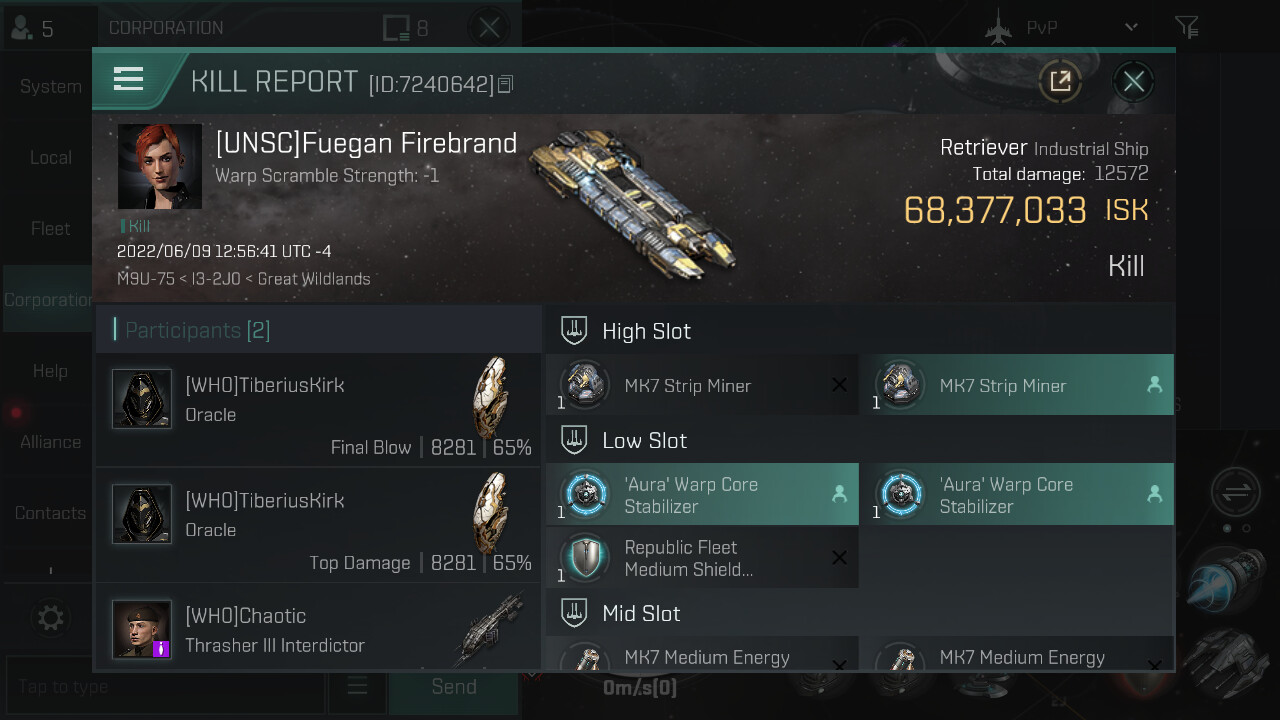1280x720 pixels.
Task: Switch to the Local chat channel
Action: click(x=50, y=158)
